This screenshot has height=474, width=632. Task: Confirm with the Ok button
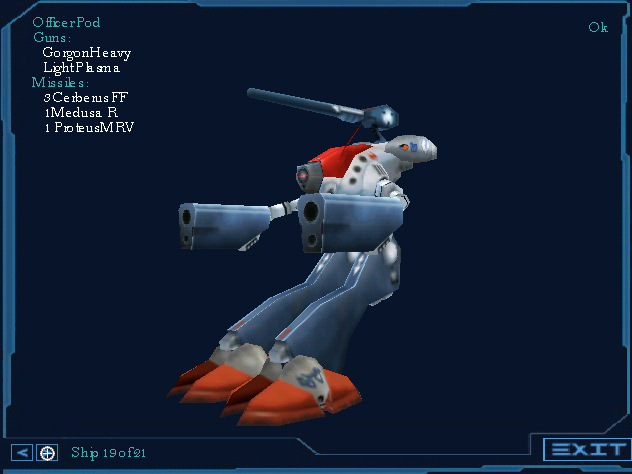click(x=598, y=27)
